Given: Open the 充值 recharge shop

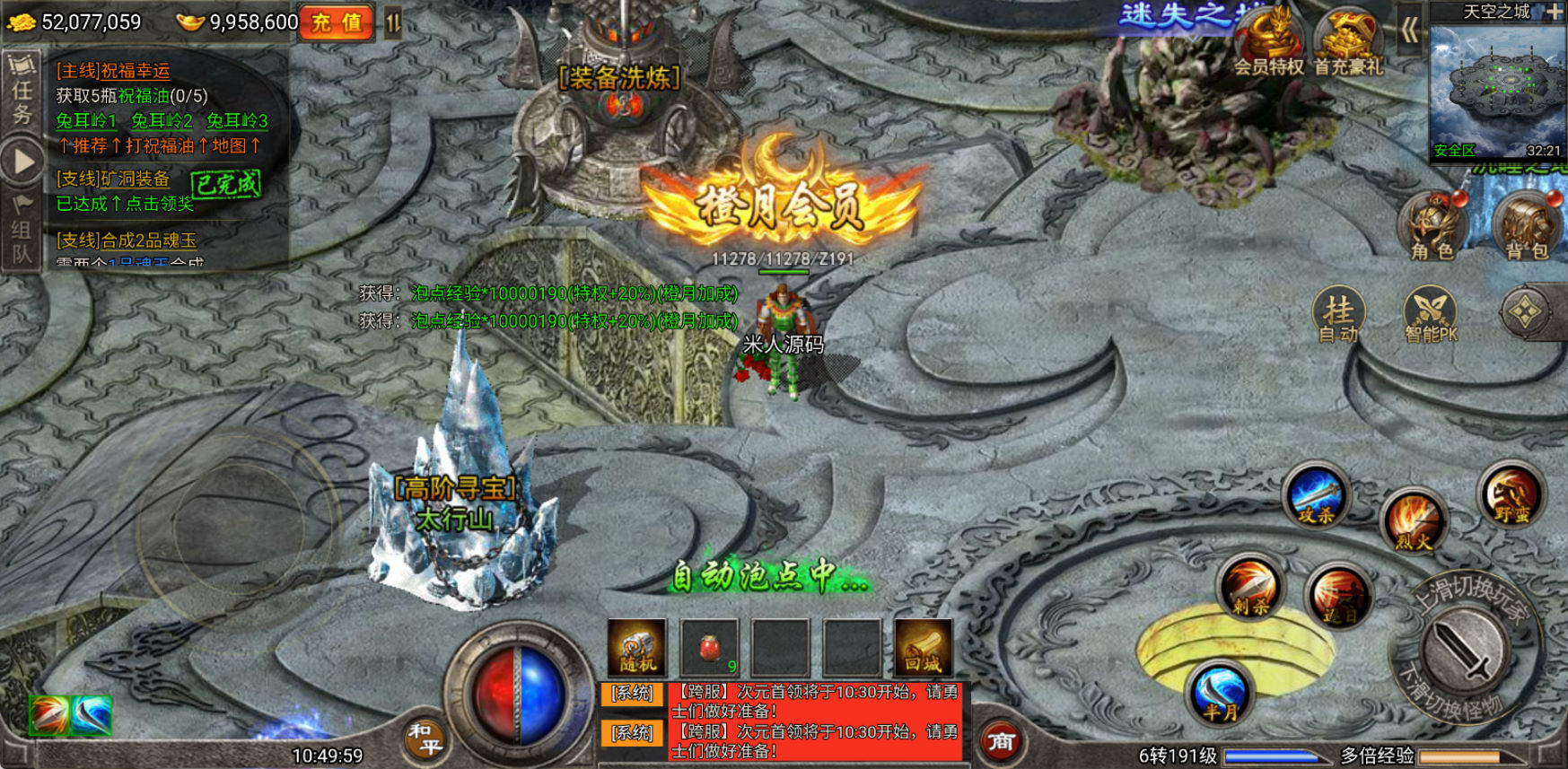Looking at the screenshot, I should point(337,22).
